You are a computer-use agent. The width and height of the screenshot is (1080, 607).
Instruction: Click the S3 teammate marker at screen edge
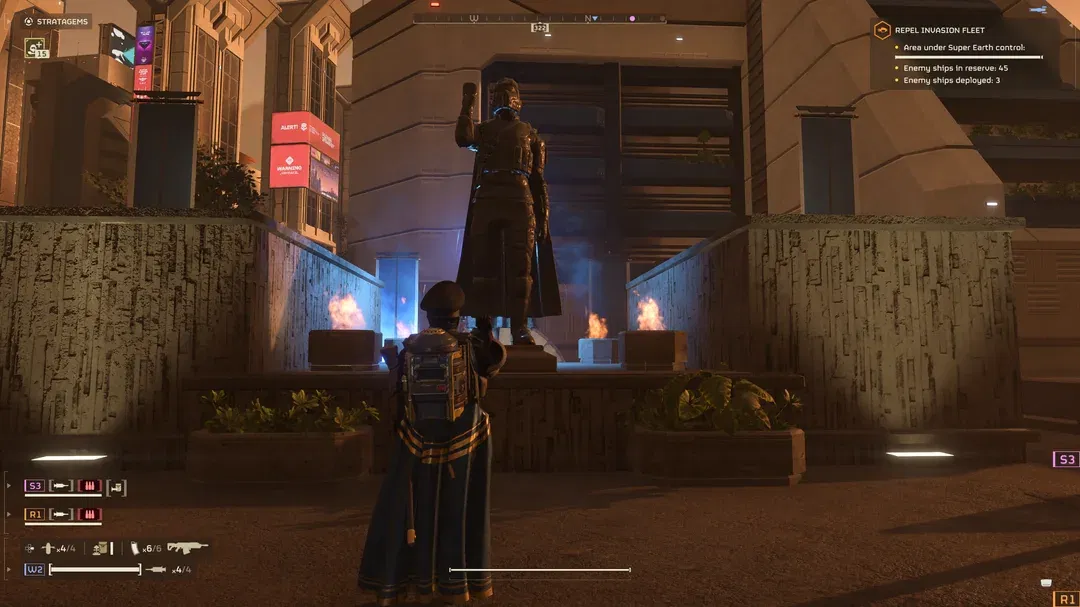click(1066, 459)
